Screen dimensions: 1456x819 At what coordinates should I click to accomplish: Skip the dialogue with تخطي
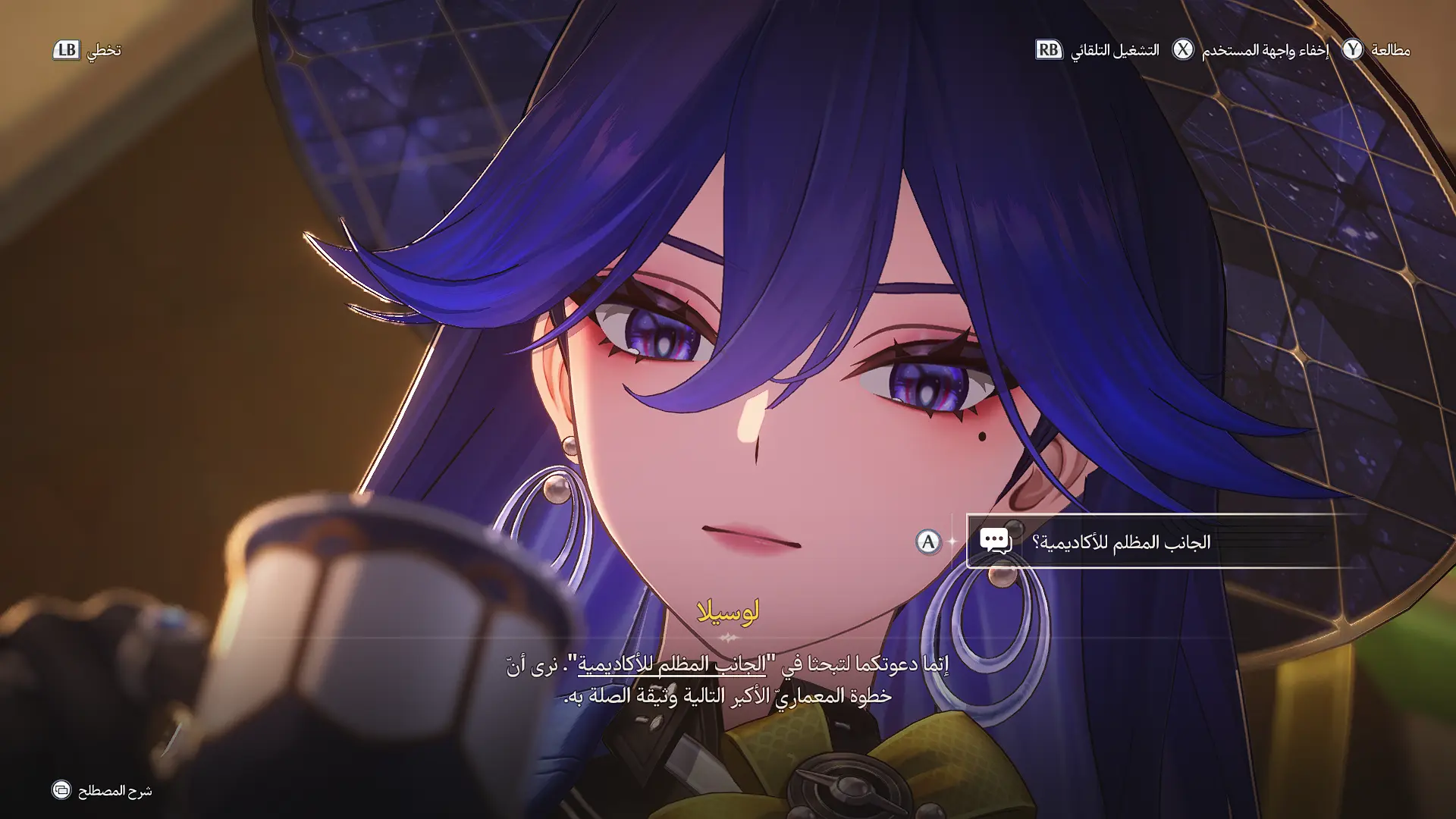click(86, 50)
